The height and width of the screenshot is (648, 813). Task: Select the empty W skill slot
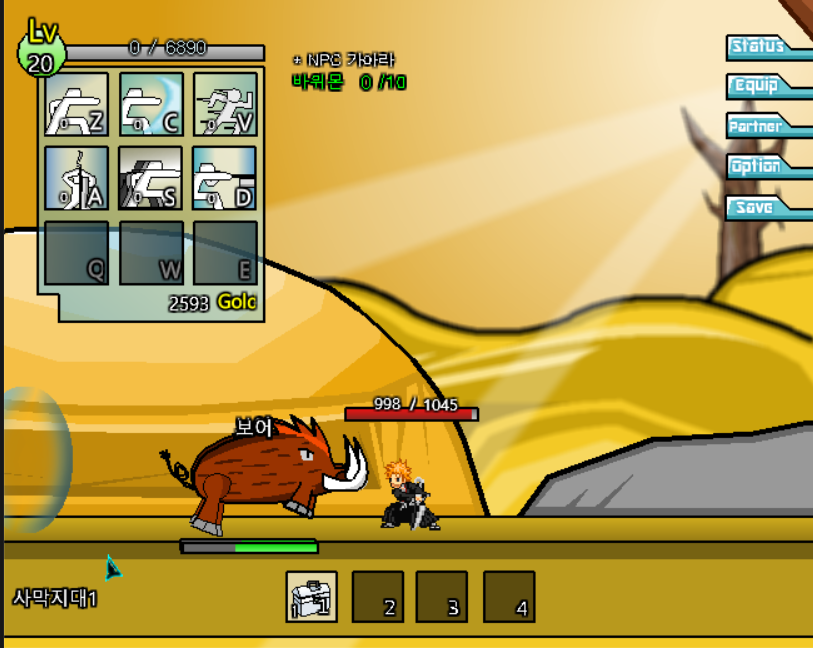(151, 252)
